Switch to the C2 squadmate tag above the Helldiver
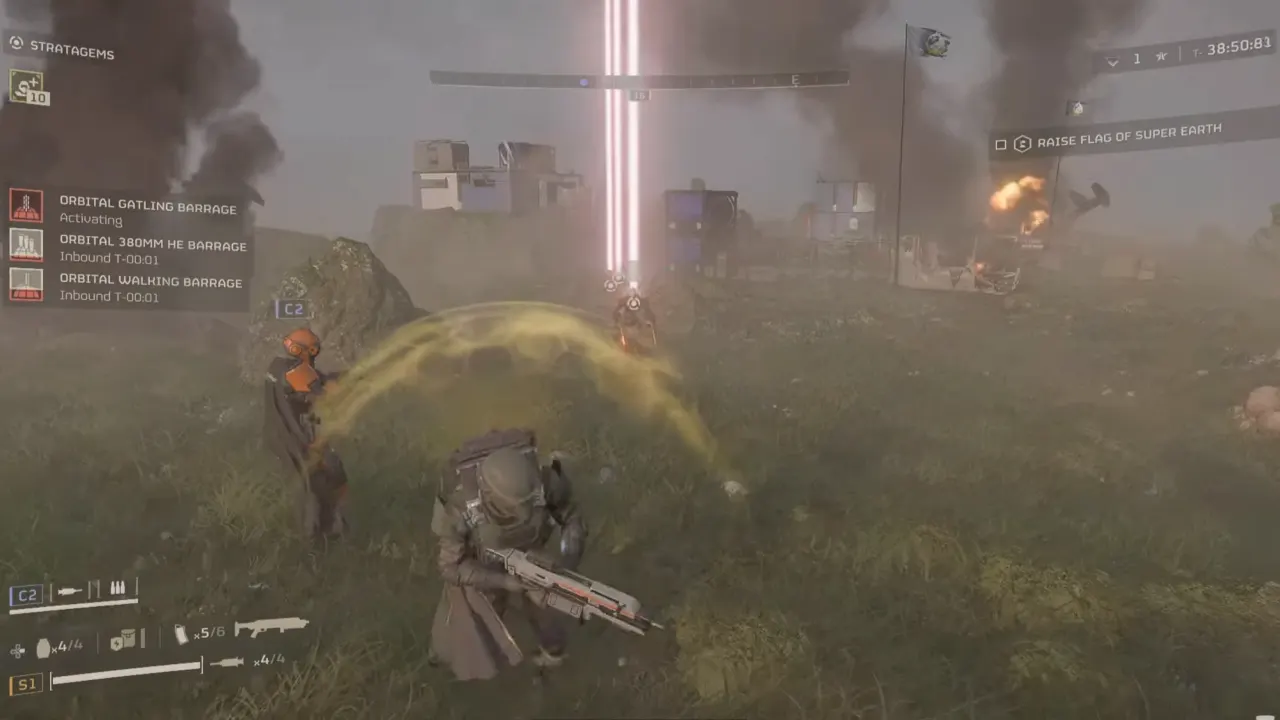The height and width of the screenshot is (720, 1280). click(x=293, y=309)
